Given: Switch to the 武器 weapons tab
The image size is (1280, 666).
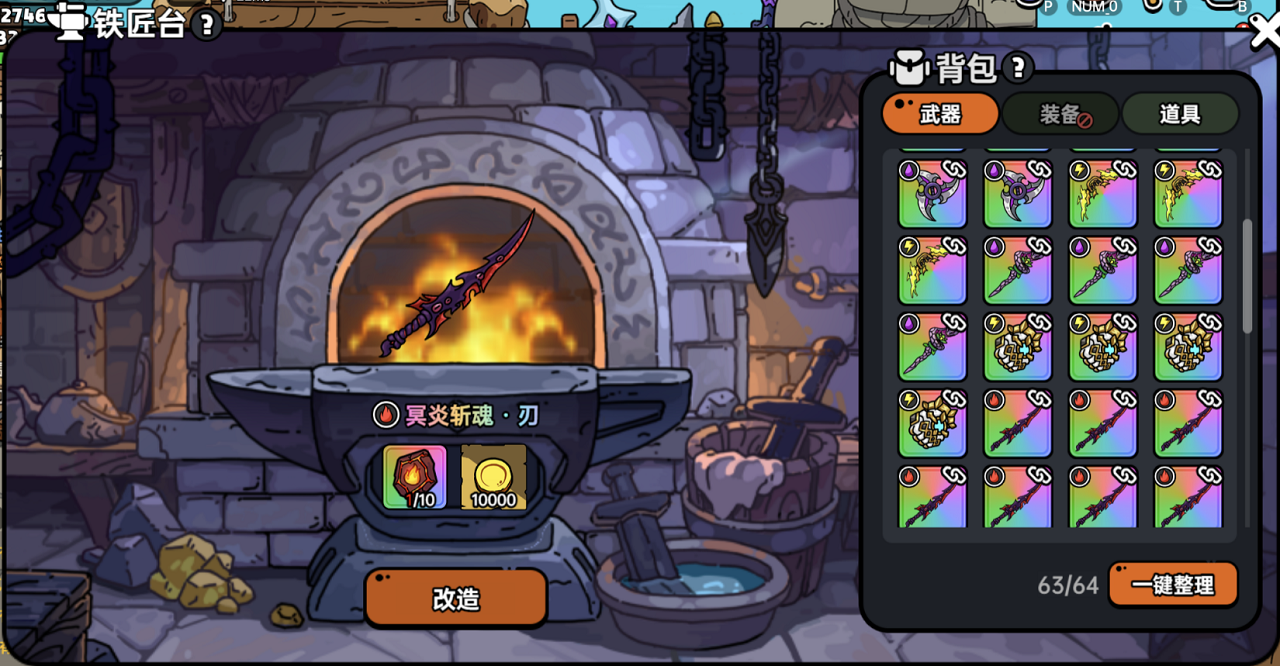Looking at the screenshot, I should click(x=940, y=114).
